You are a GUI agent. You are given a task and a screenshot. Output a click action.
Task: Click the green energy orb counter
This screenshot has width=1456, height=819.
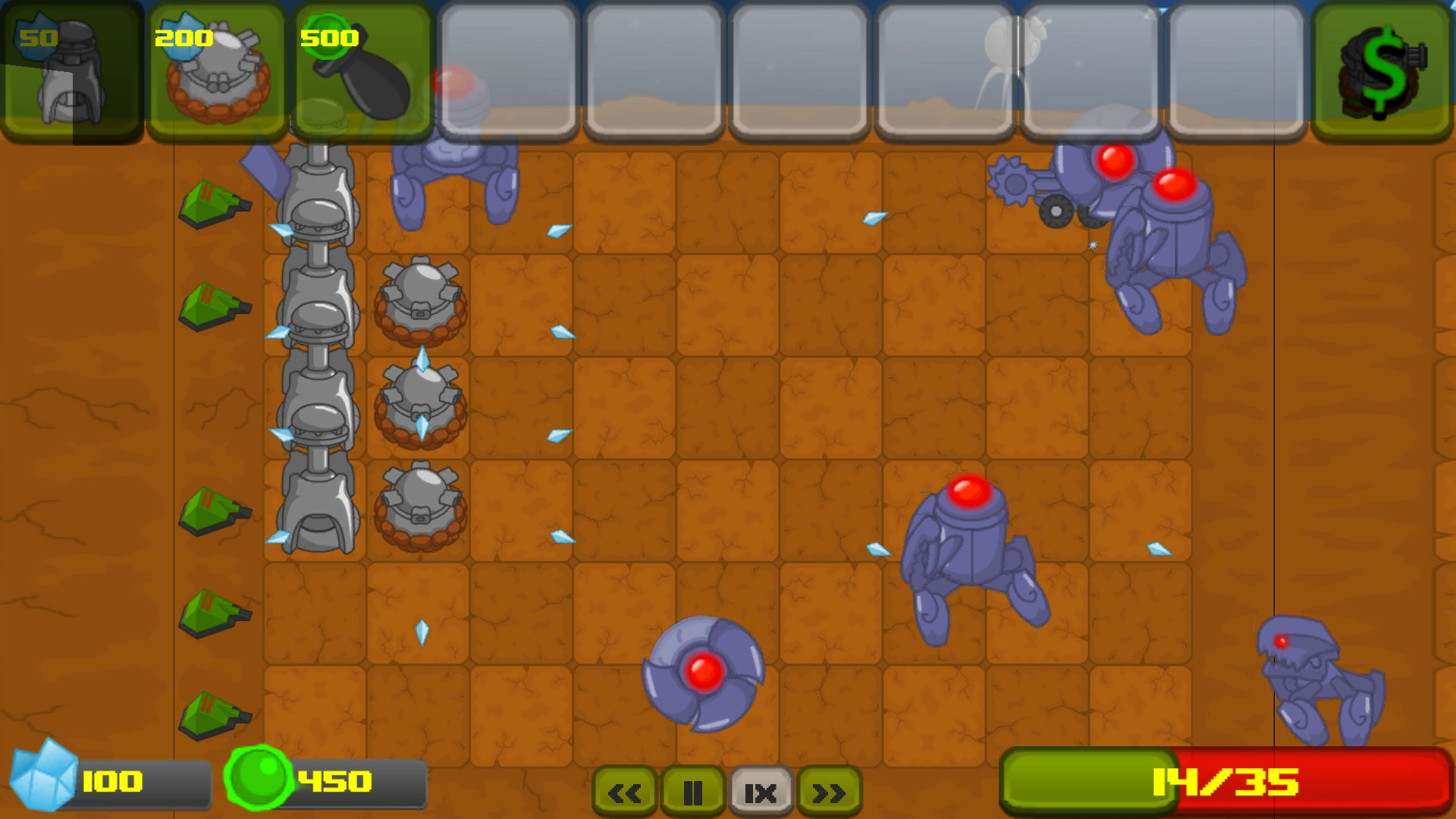(x=262, y=777)
